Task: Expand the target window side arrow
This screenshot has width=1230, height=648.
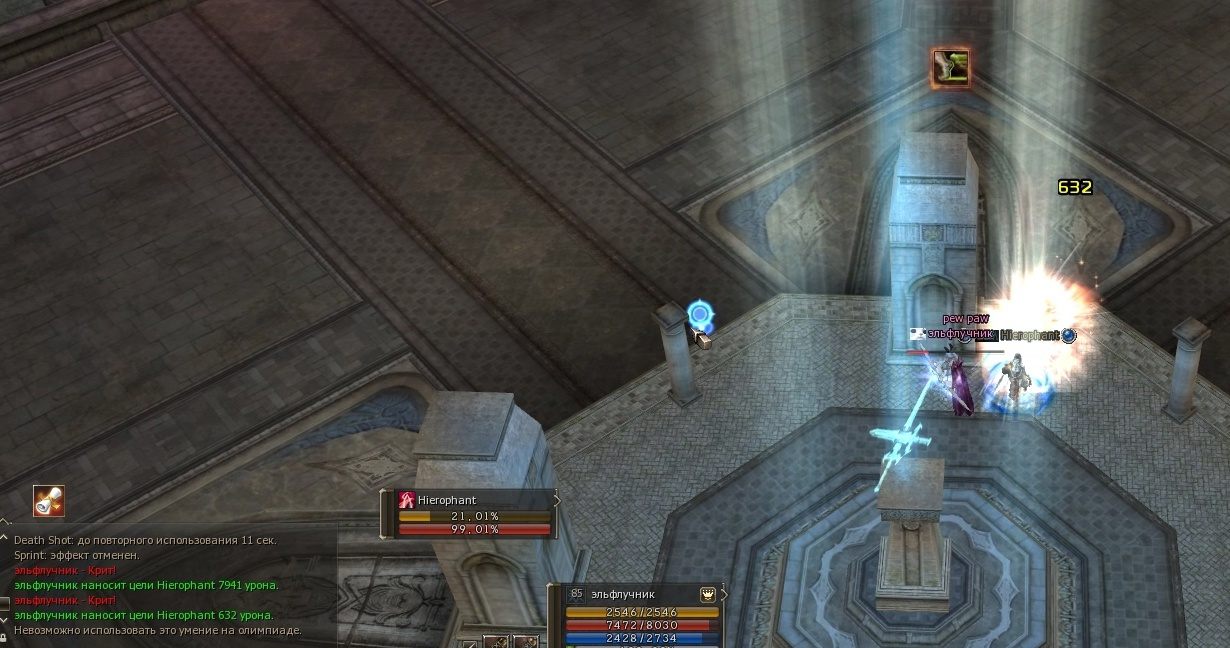Action: coord(557,499)
